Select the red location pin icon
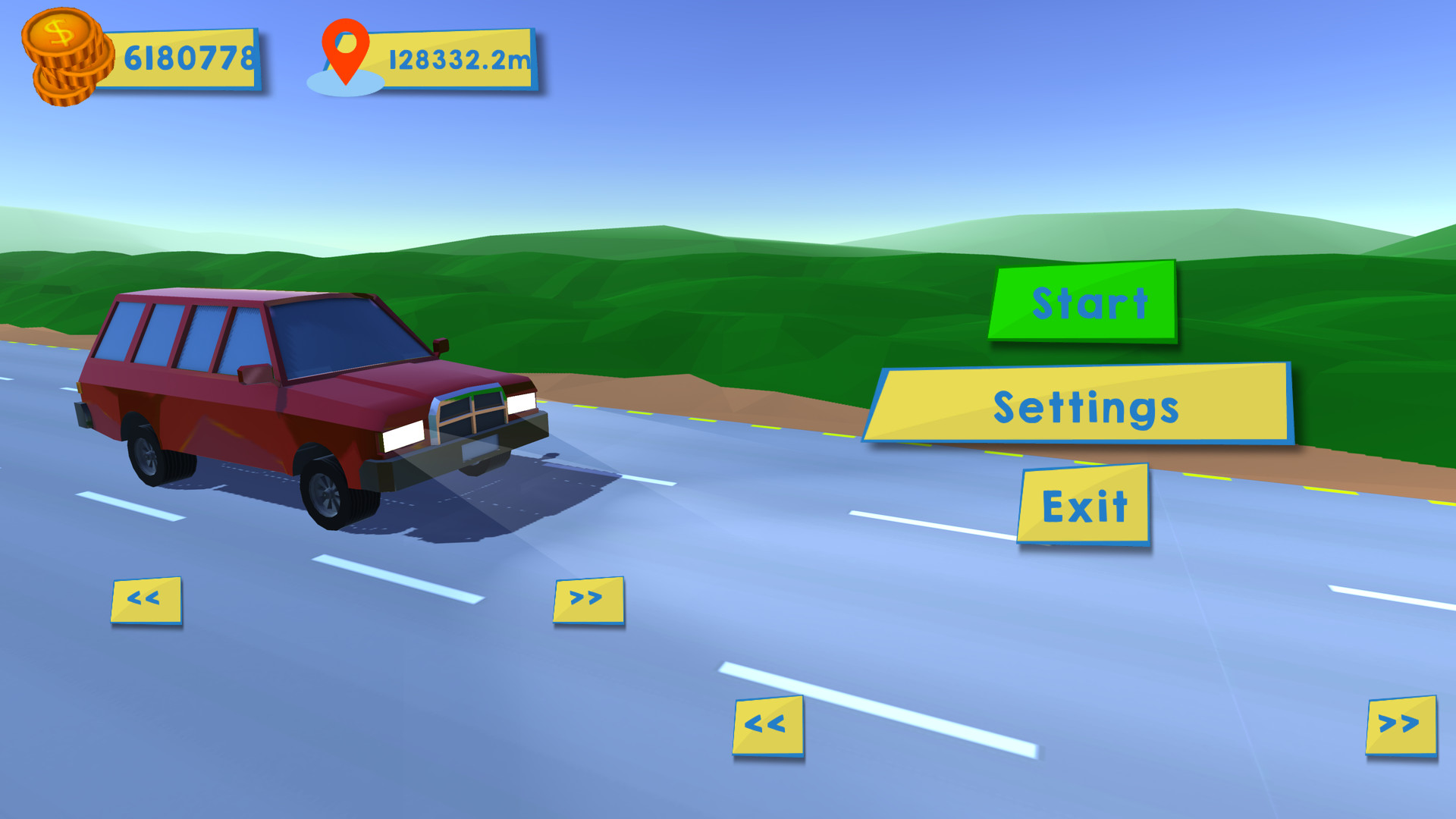Screen dimensions: 1456x819 coord(345,53)
